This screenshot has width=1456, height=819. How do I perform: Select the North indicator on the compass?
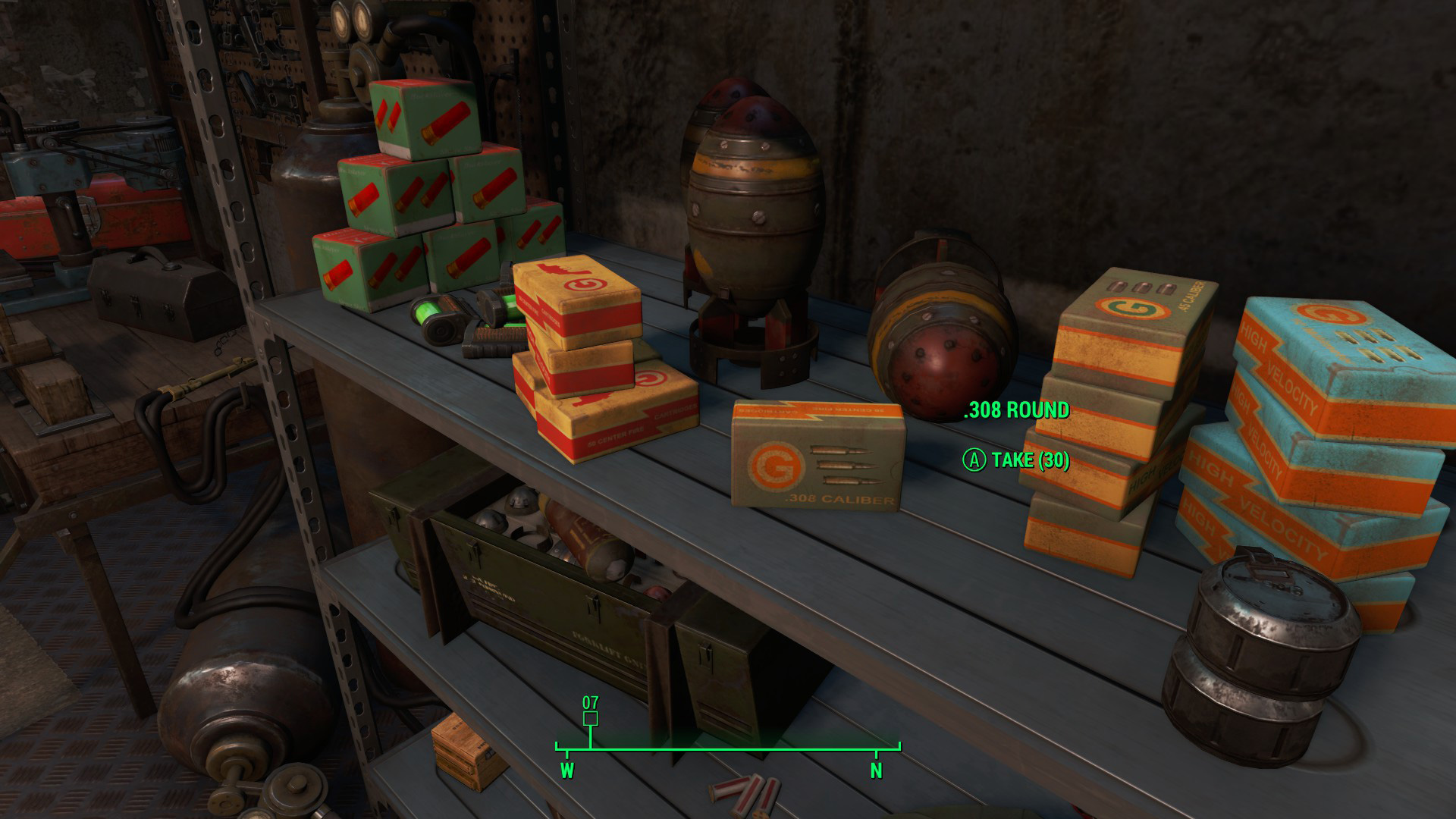point(876,770)
